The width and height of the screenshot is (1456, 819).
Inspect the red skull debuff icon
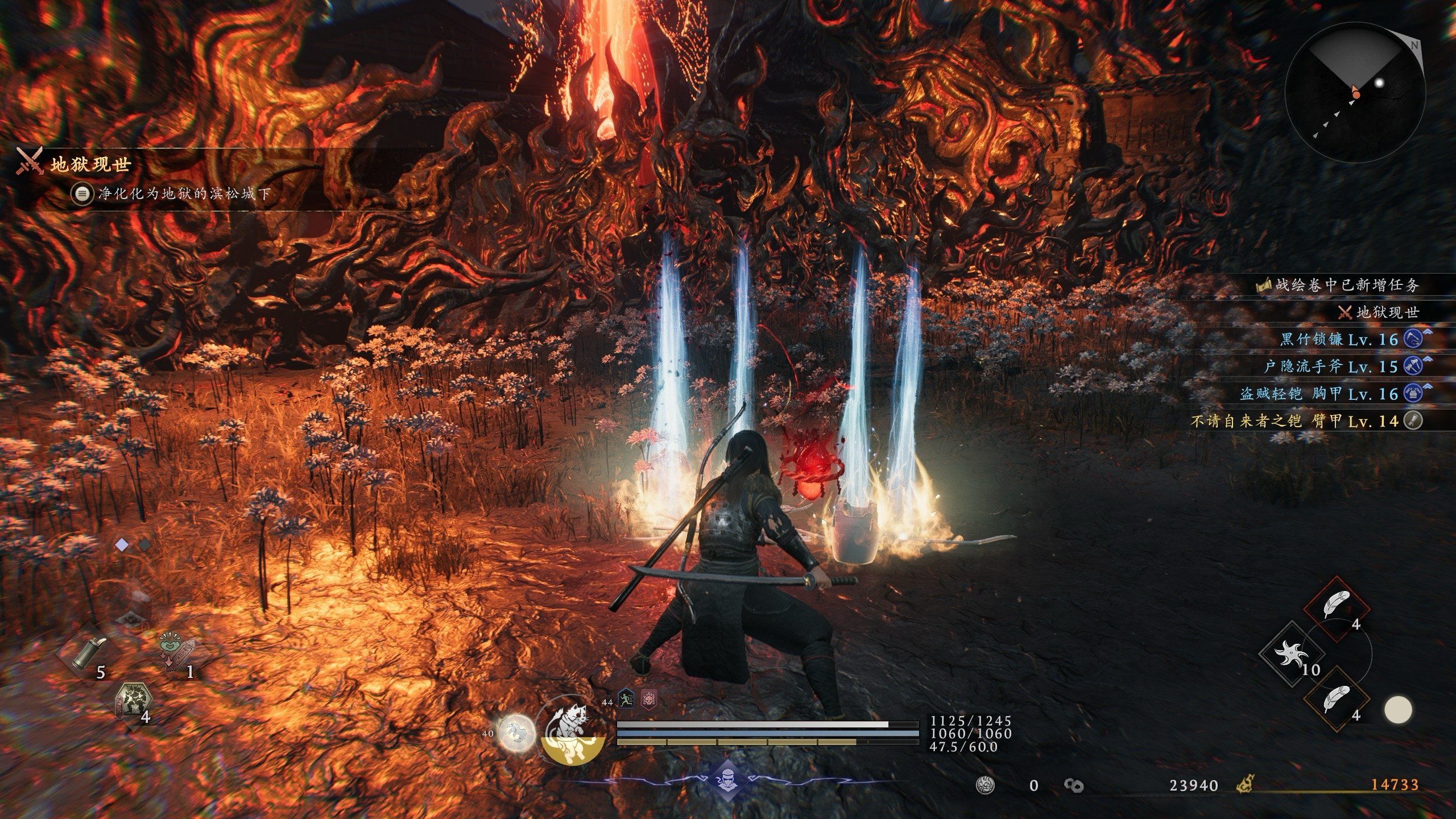(x=648, y=699)
